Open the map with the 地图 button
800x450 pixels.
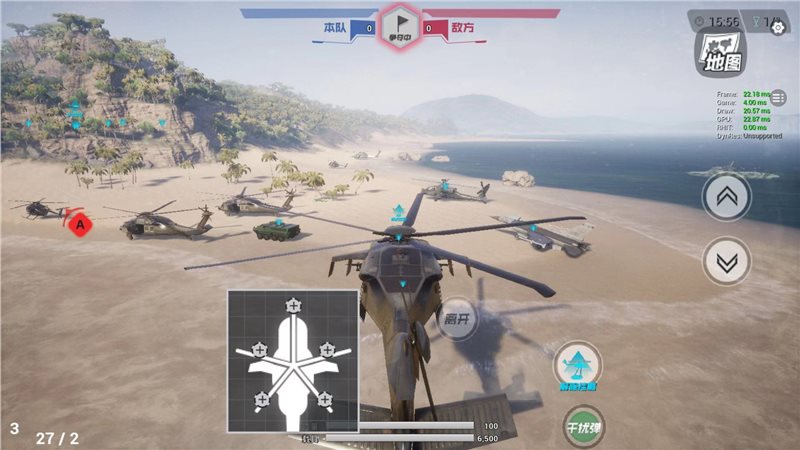click(x=722, y=52)
